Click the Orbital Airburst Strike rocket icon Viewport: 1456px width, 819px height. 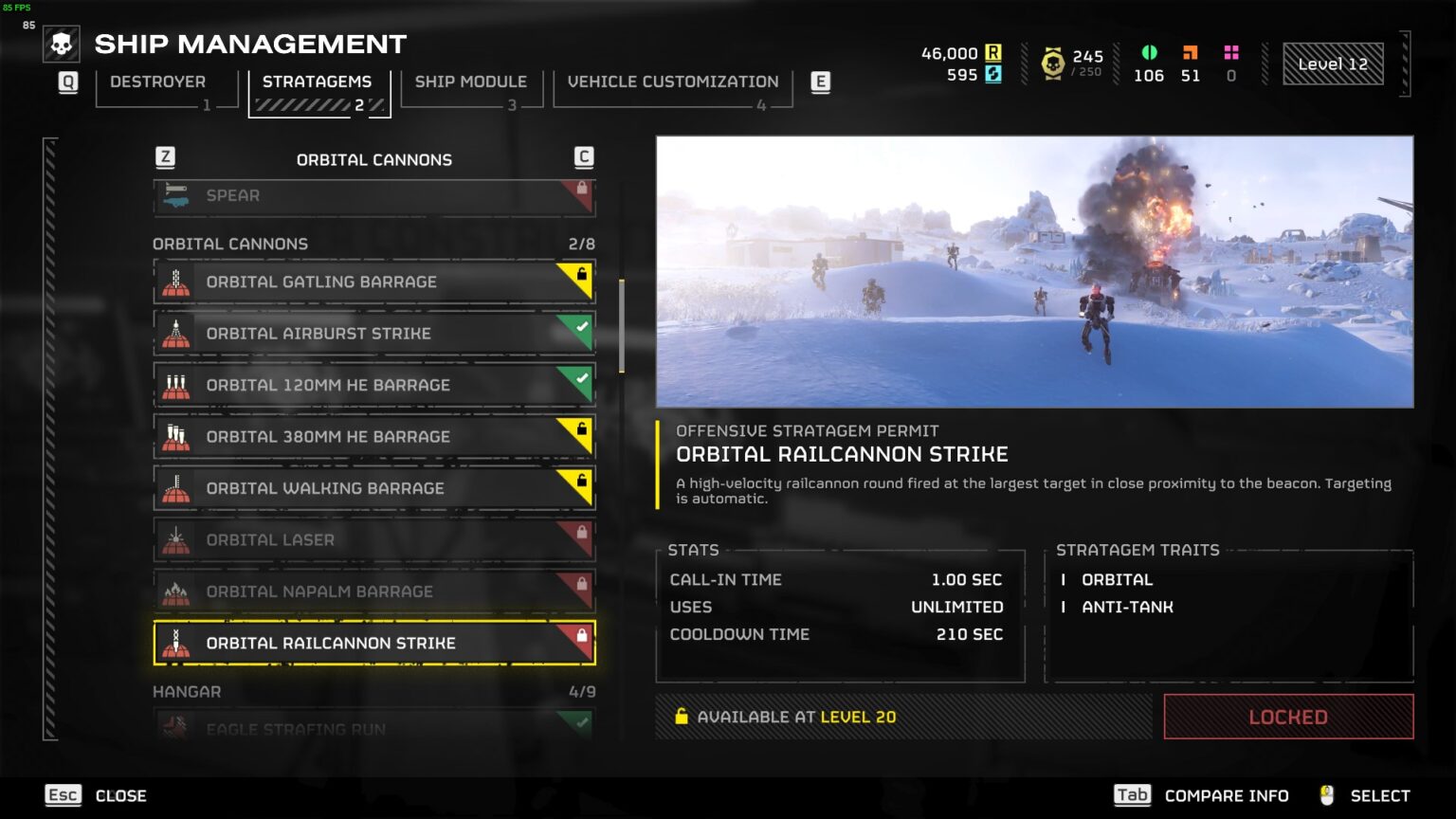pos(176,333)
